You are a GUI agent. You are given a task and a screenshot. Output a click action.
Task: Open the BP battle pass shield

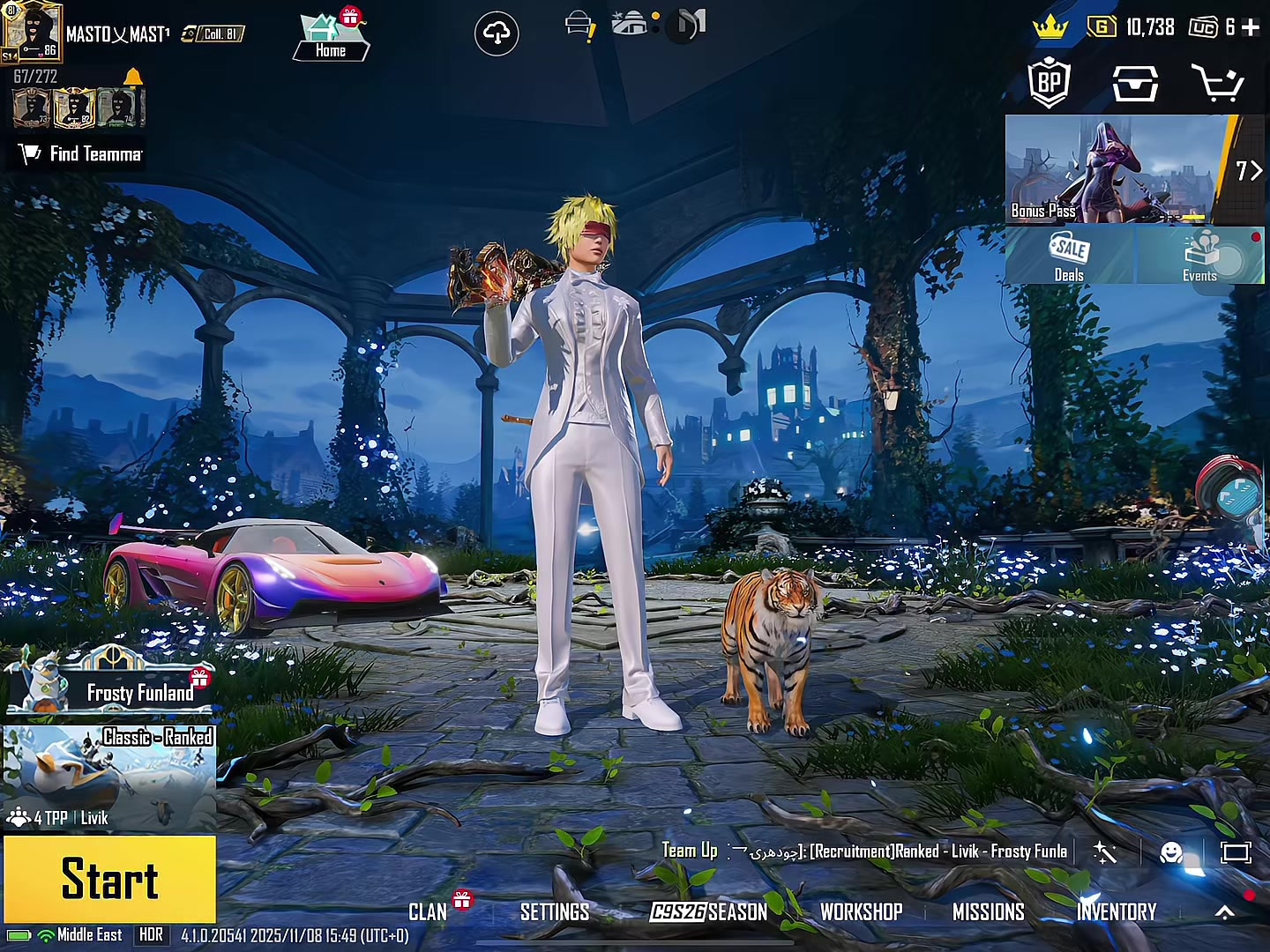tap(1050, 84)
